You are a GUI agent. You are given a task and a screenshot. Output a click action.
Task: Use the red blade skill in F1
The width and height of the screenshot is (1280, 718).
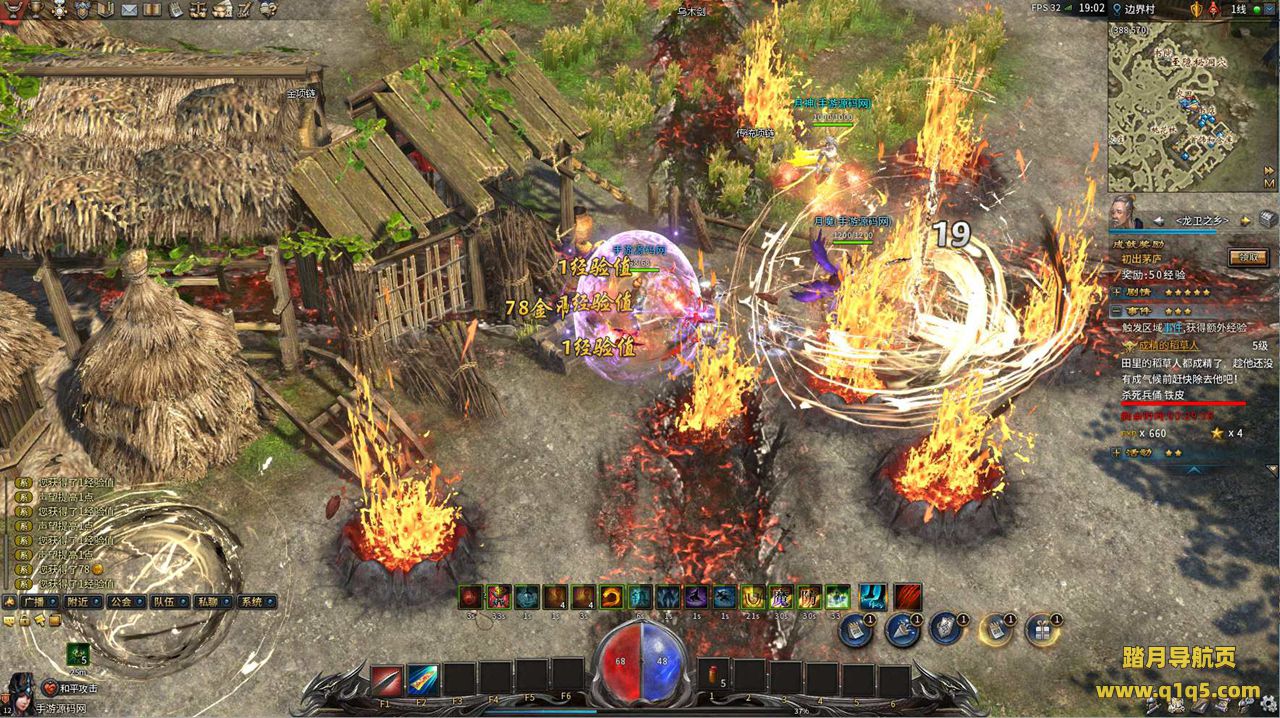[386, 680]
